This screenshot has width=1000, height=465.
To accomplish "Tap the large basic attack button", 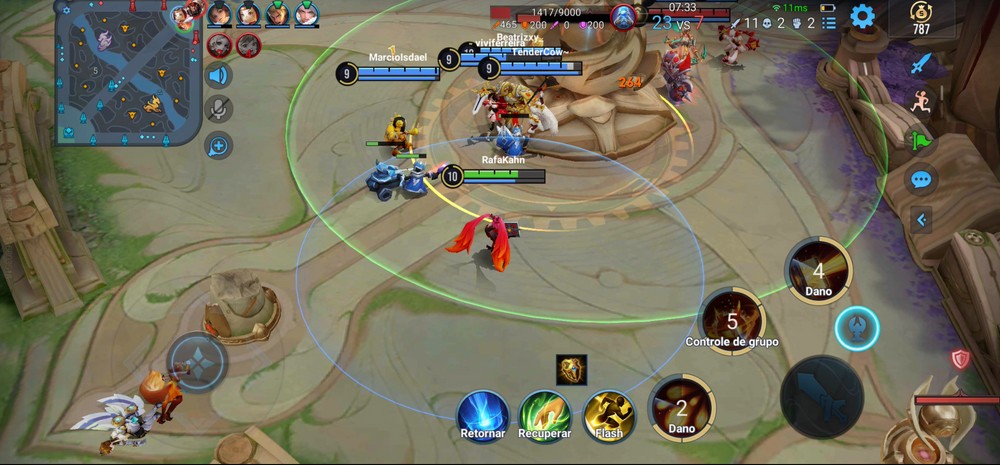I will click(821, 397).
